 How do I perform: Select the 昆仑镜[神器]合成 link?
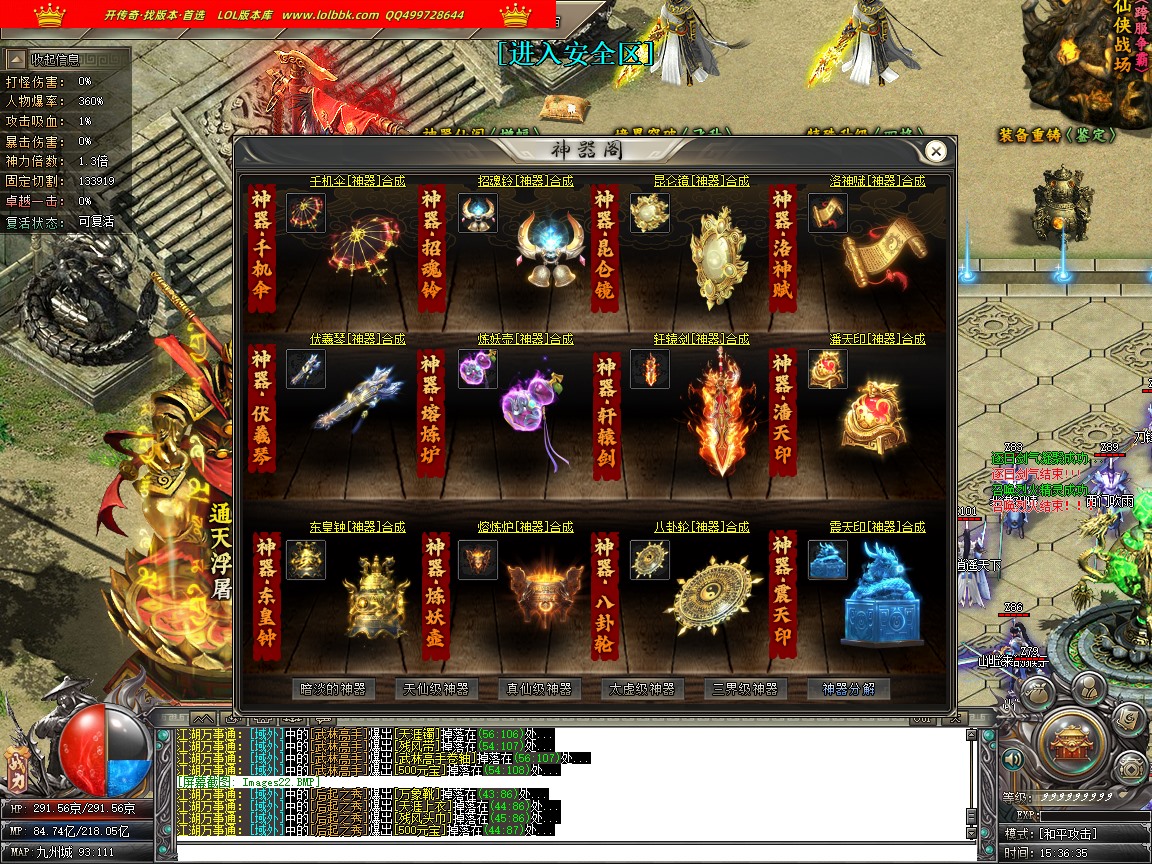701,181
